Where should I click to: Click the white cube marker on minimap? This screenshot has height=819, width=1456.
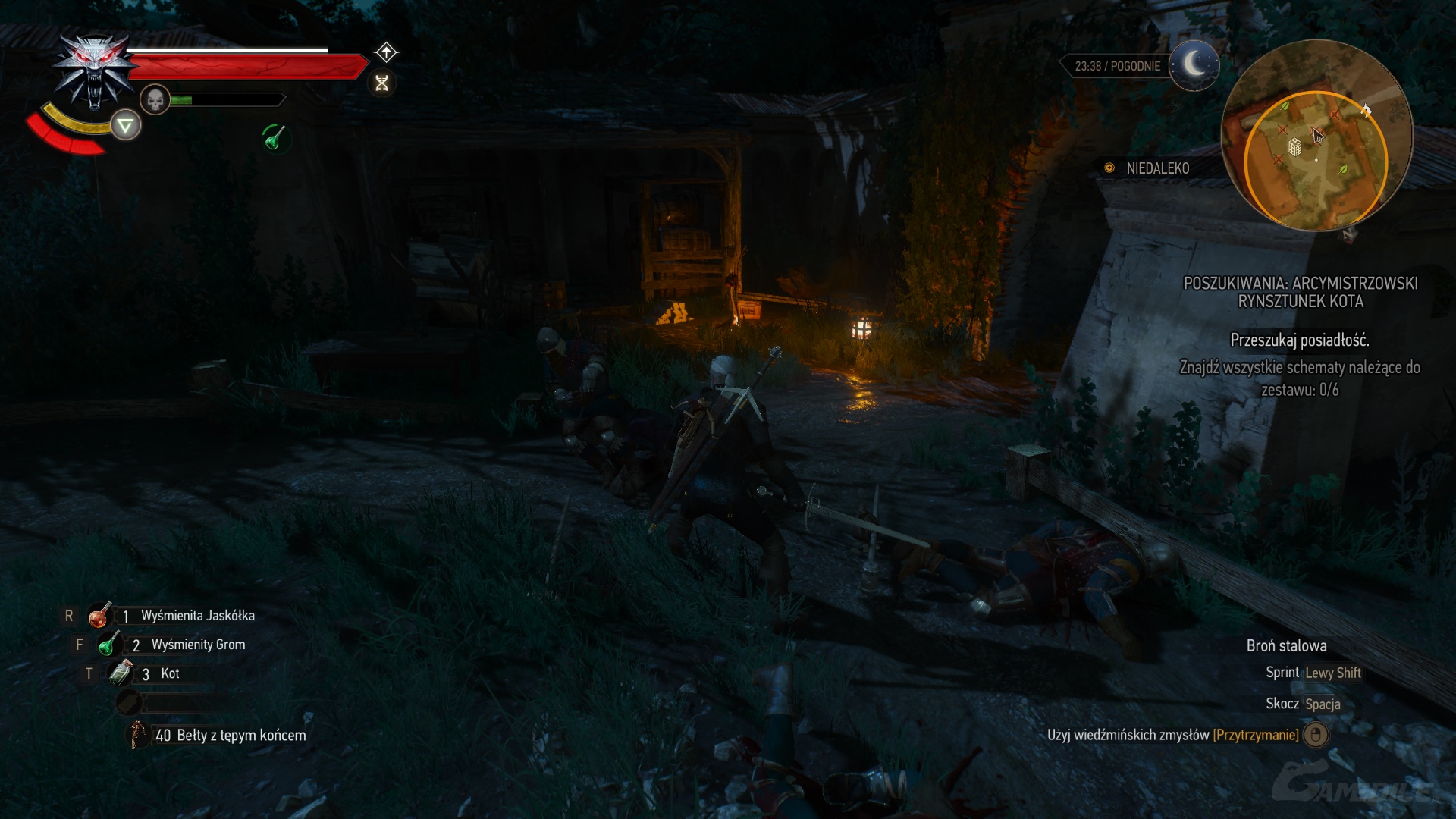click(1295, 146)
